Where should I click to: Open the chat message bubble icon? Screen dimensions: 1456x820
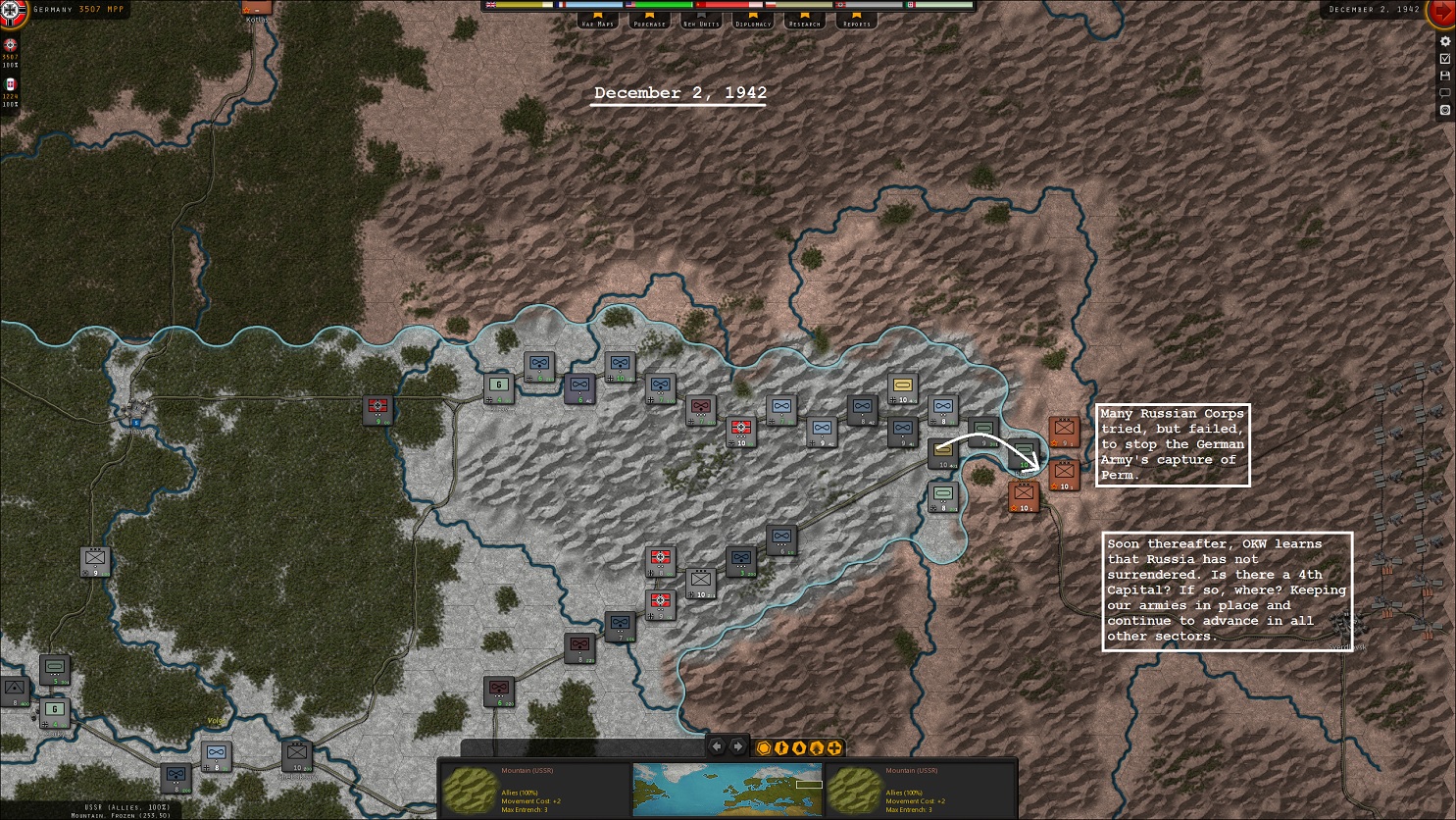1445,91
